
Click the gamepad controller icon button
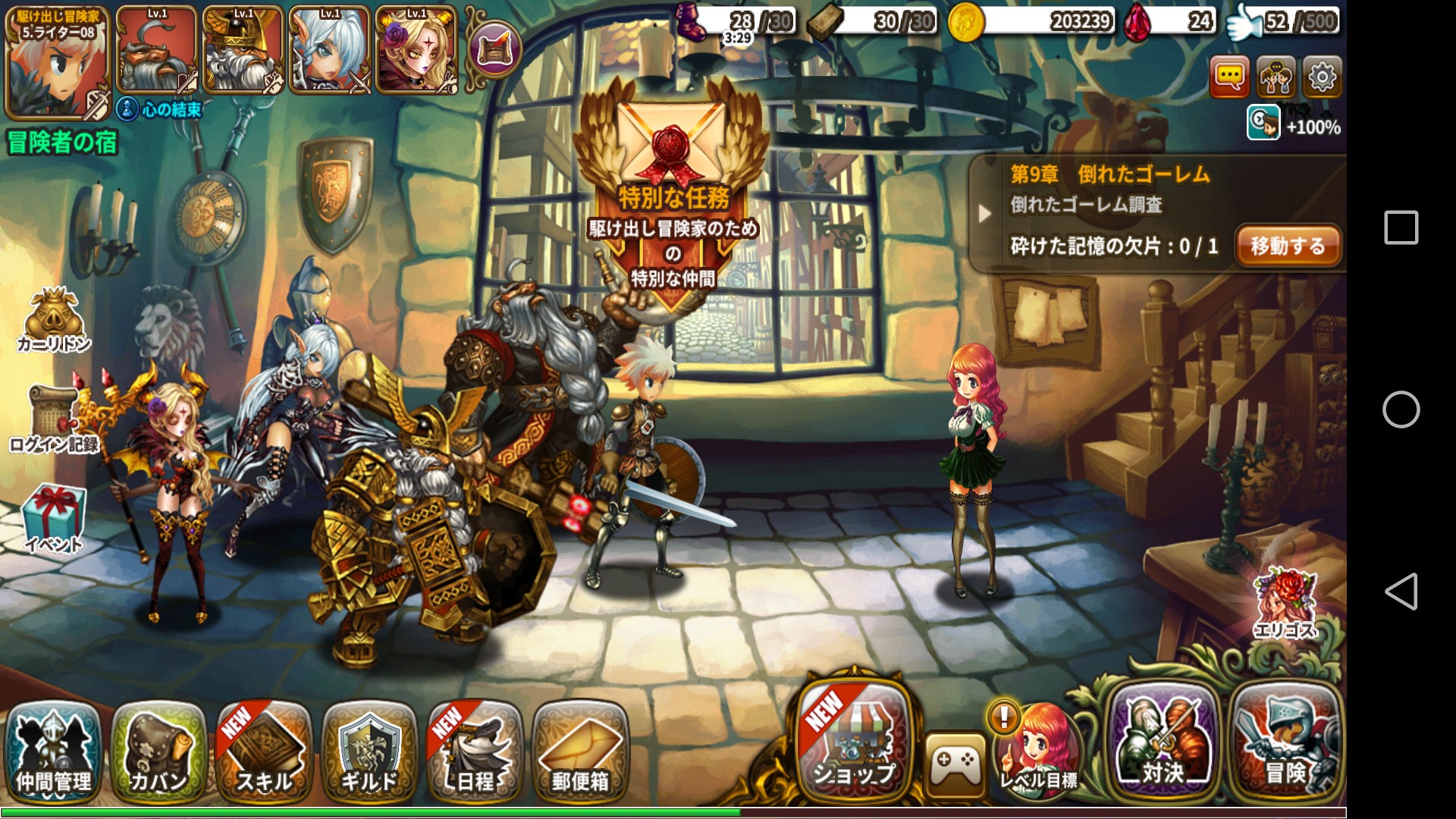(954, 762)
